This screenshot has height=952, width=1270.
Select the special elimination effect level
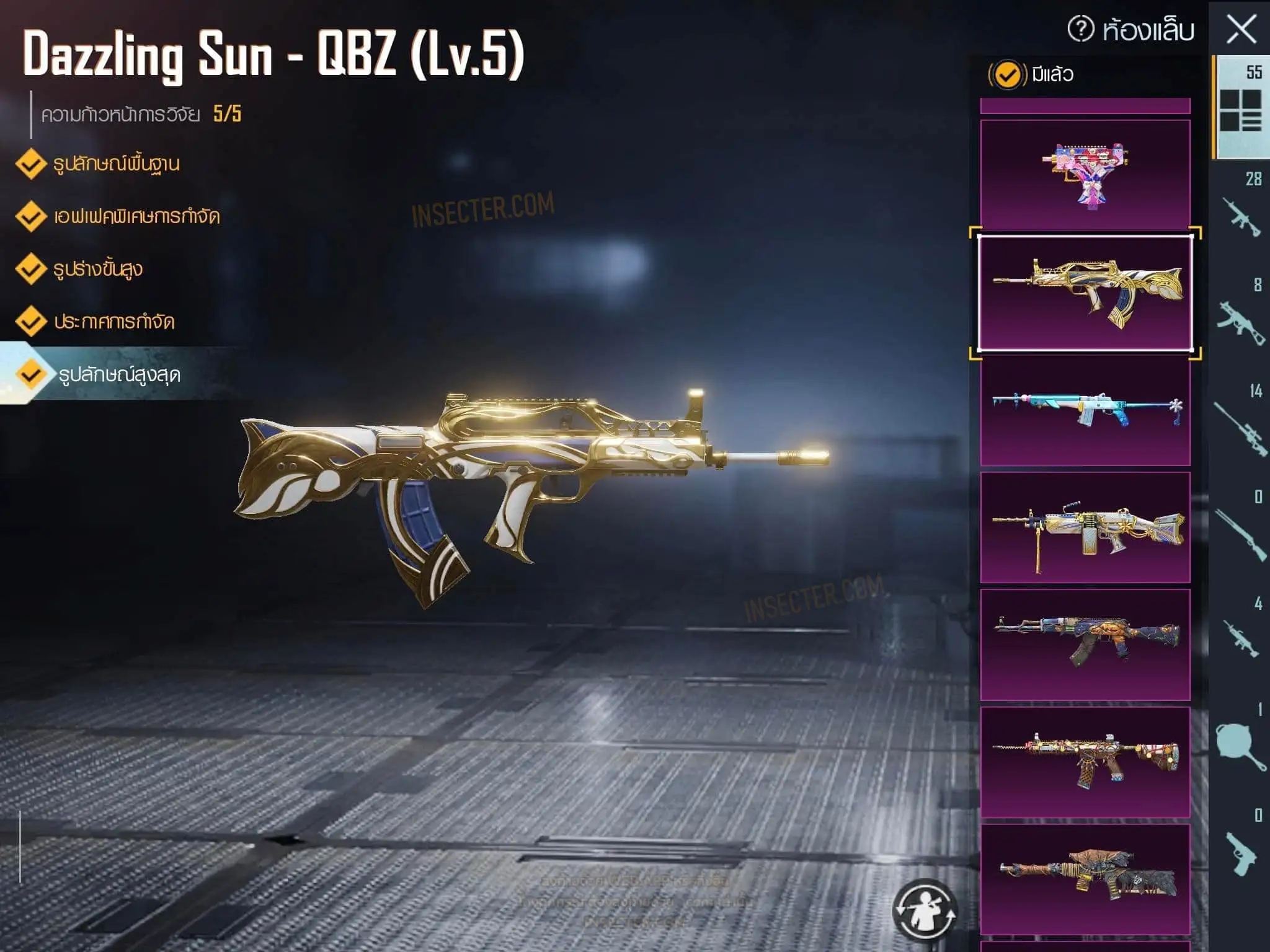[x=136, y=217]
